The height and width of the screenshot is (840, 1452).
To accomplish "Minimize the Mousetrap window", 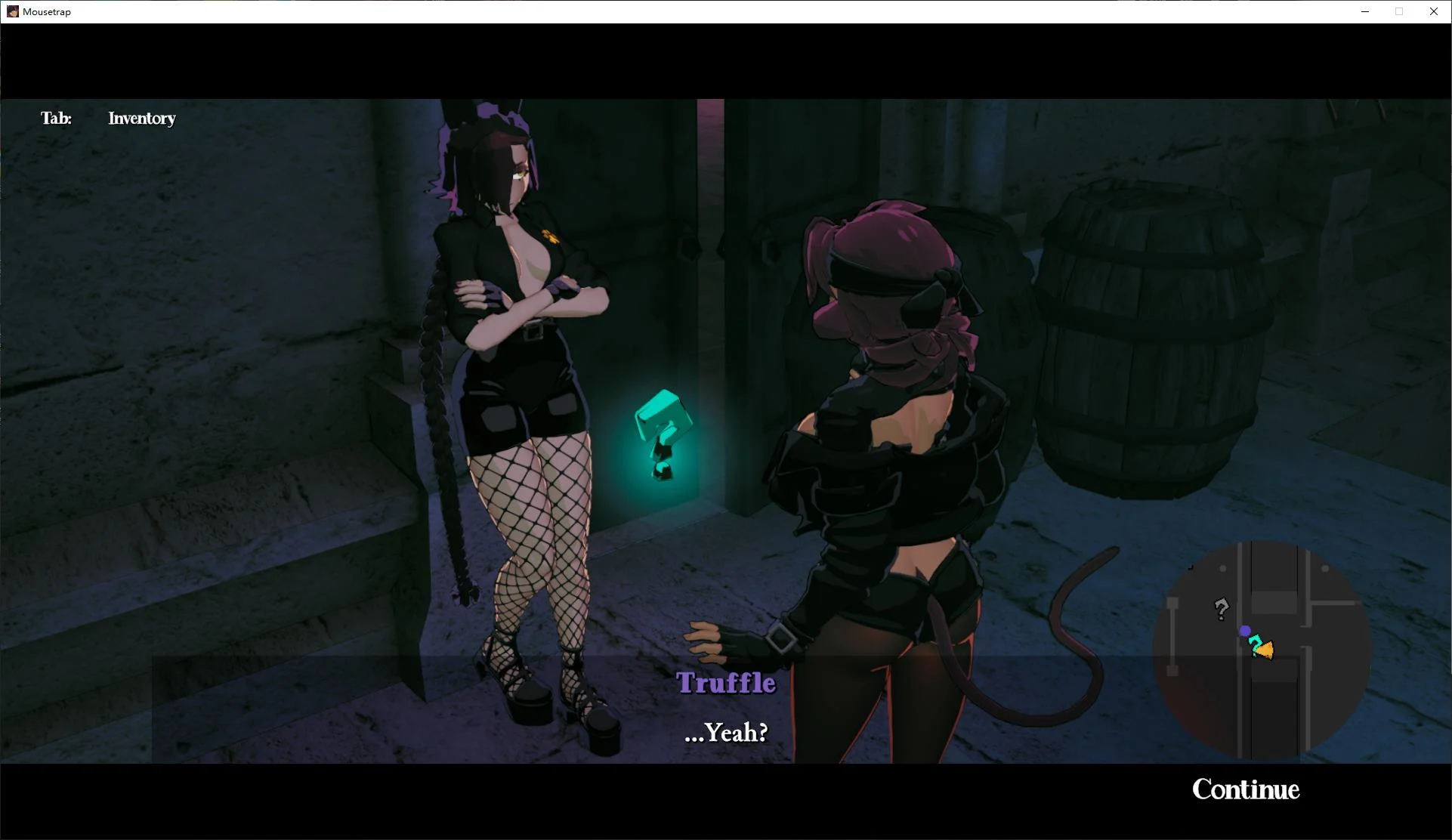I will (x=1364, y=11).
